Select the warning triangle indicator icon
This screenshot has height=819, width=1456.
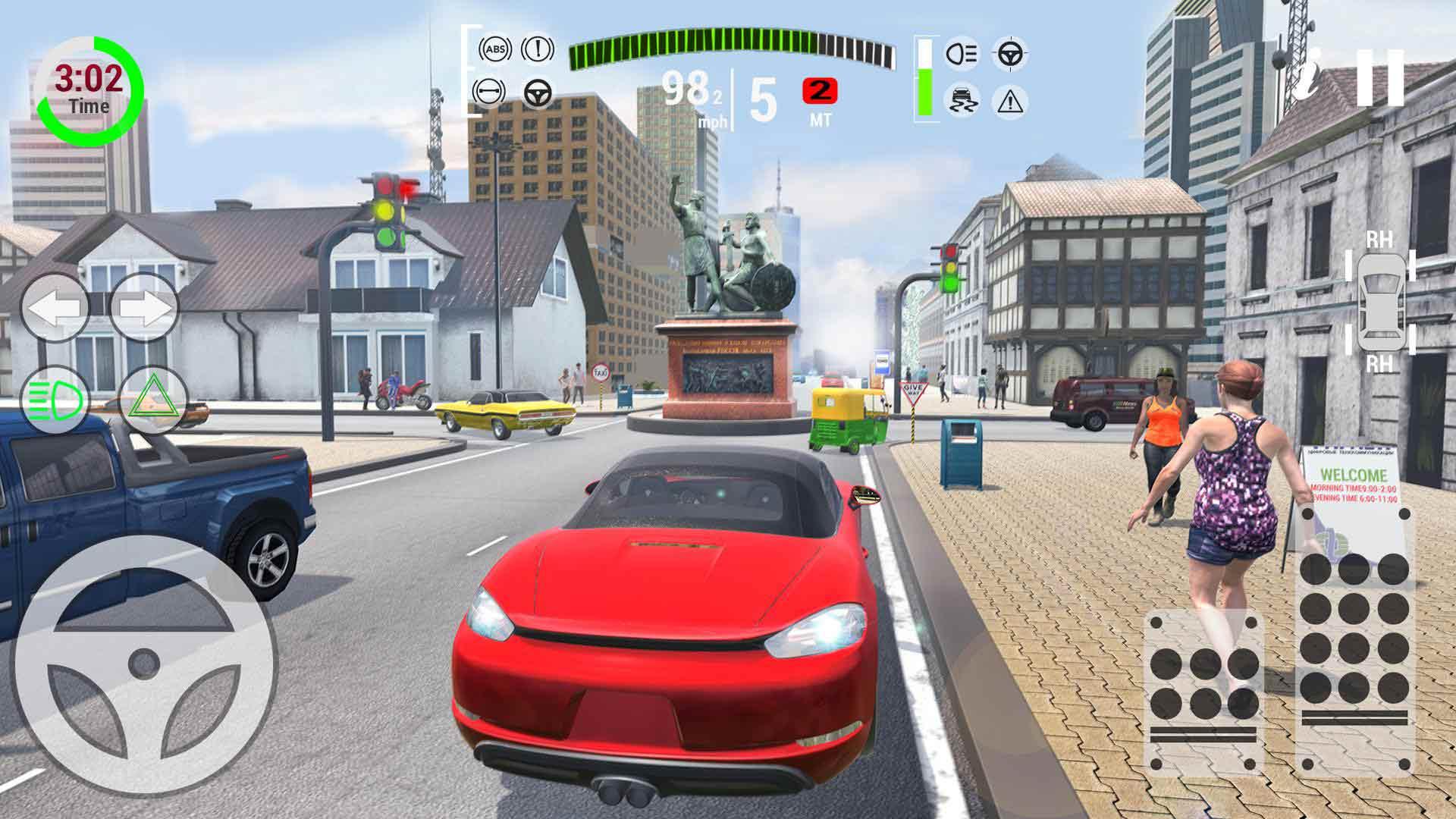click(x=1009, y=101)
